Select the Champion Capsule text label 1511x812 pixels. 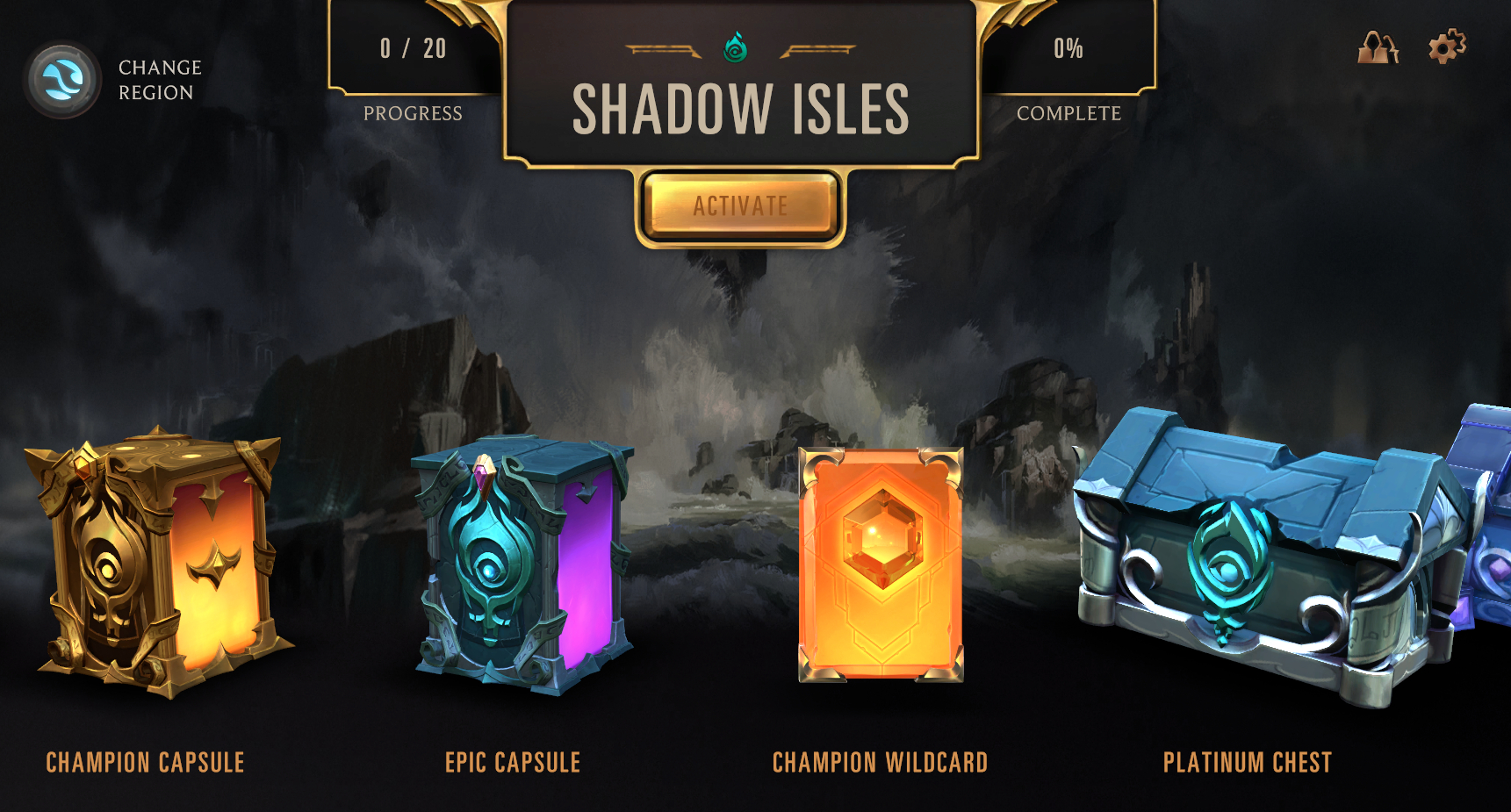pos(146,763)
